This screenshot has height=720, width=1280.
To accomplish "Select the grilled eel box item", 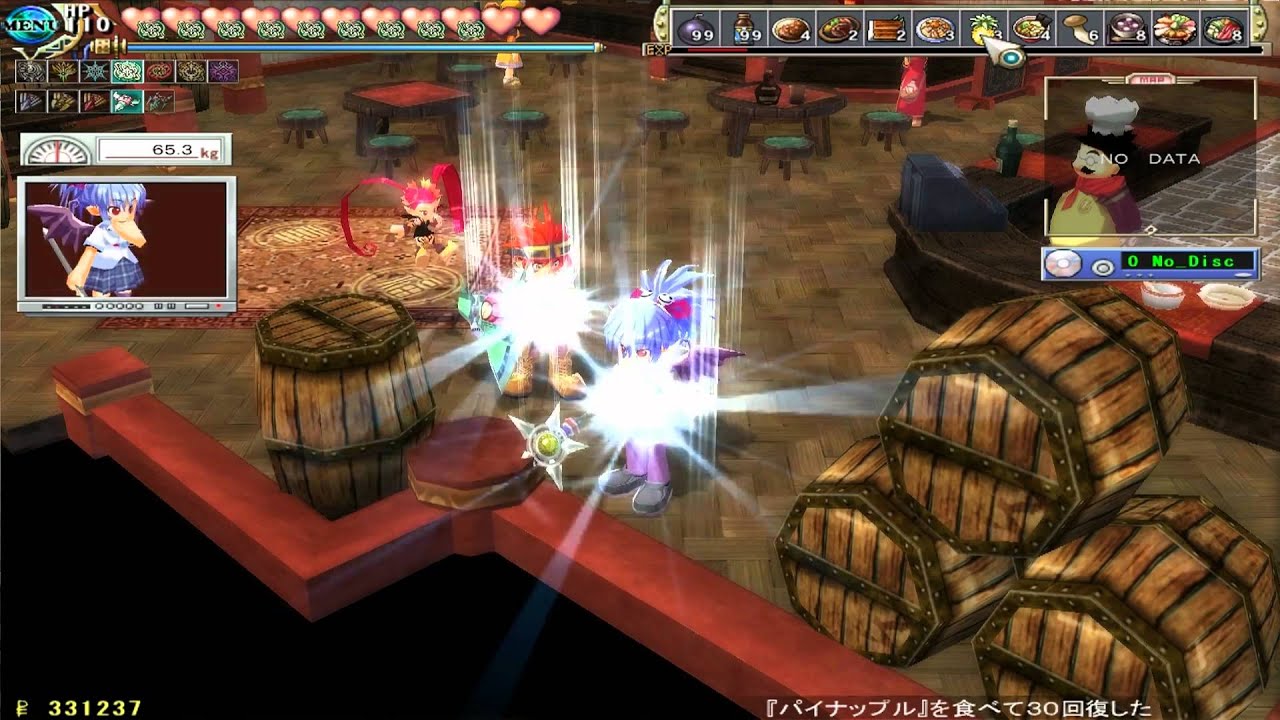I will 886,29.
